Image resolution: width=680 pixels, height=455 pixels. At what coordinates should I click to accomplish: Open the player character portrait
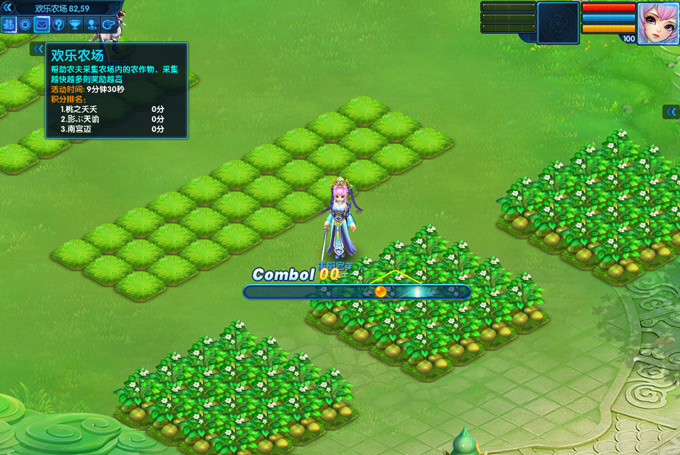tap(657, 21)
